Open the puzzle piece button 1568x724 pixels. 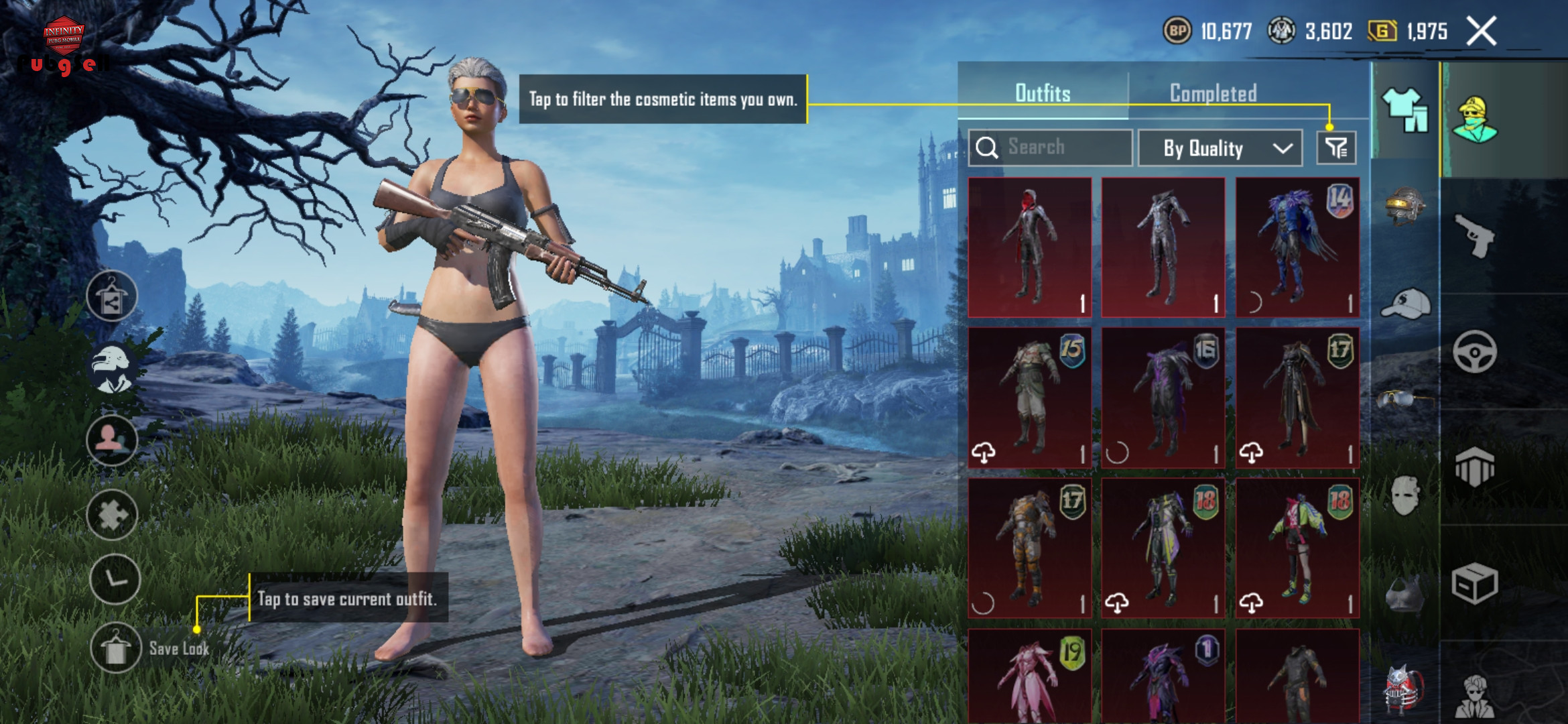click(112, 515)
